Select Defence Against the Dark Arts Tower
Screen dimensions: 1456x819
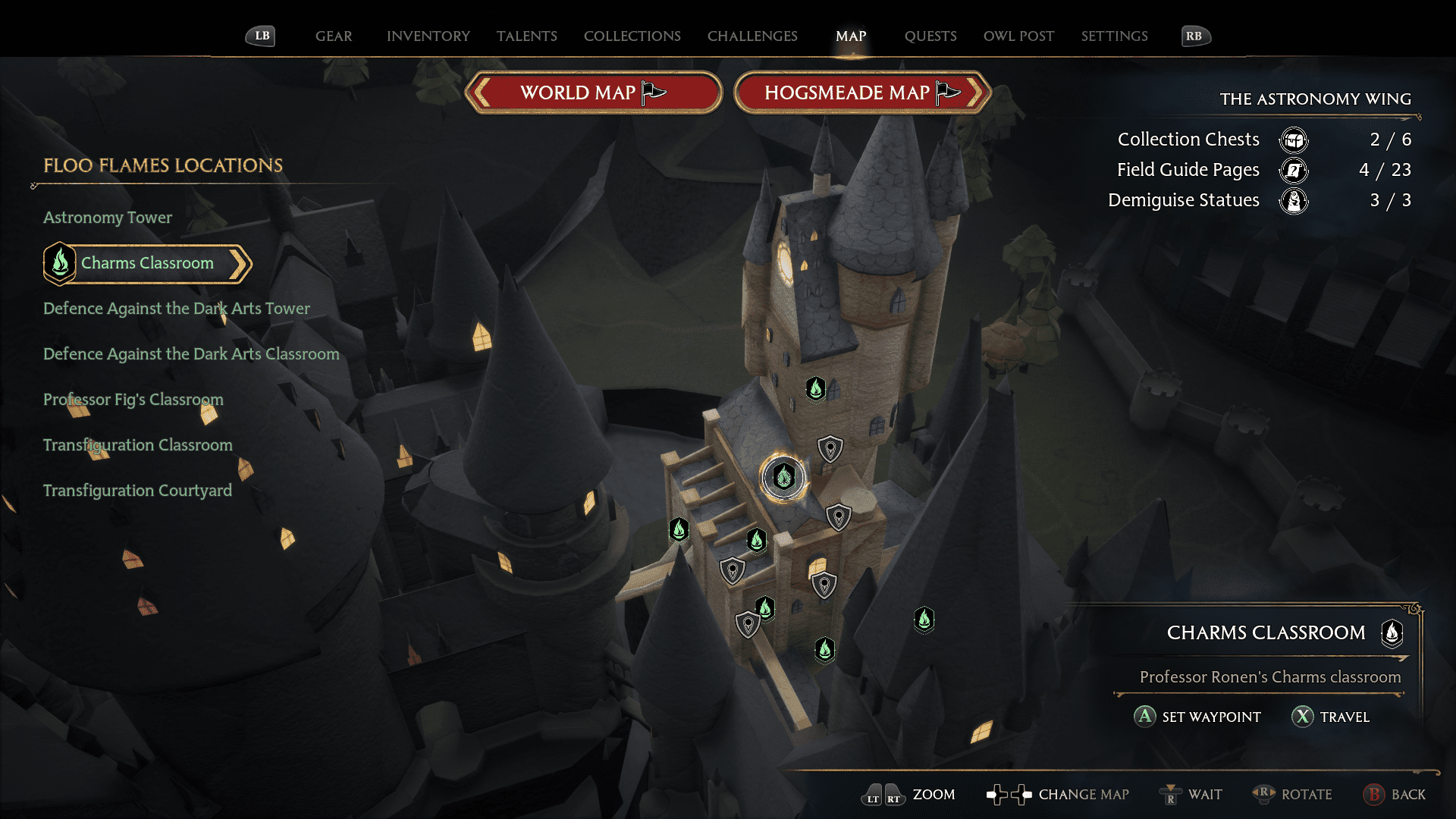click(177, 309)
